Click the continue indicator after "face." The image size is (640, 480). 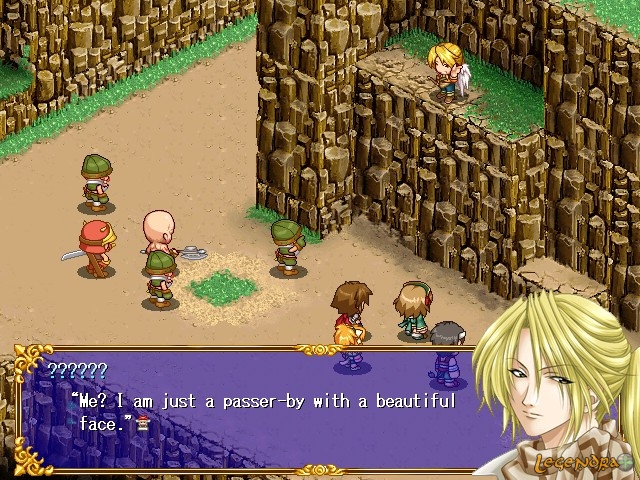146,424
